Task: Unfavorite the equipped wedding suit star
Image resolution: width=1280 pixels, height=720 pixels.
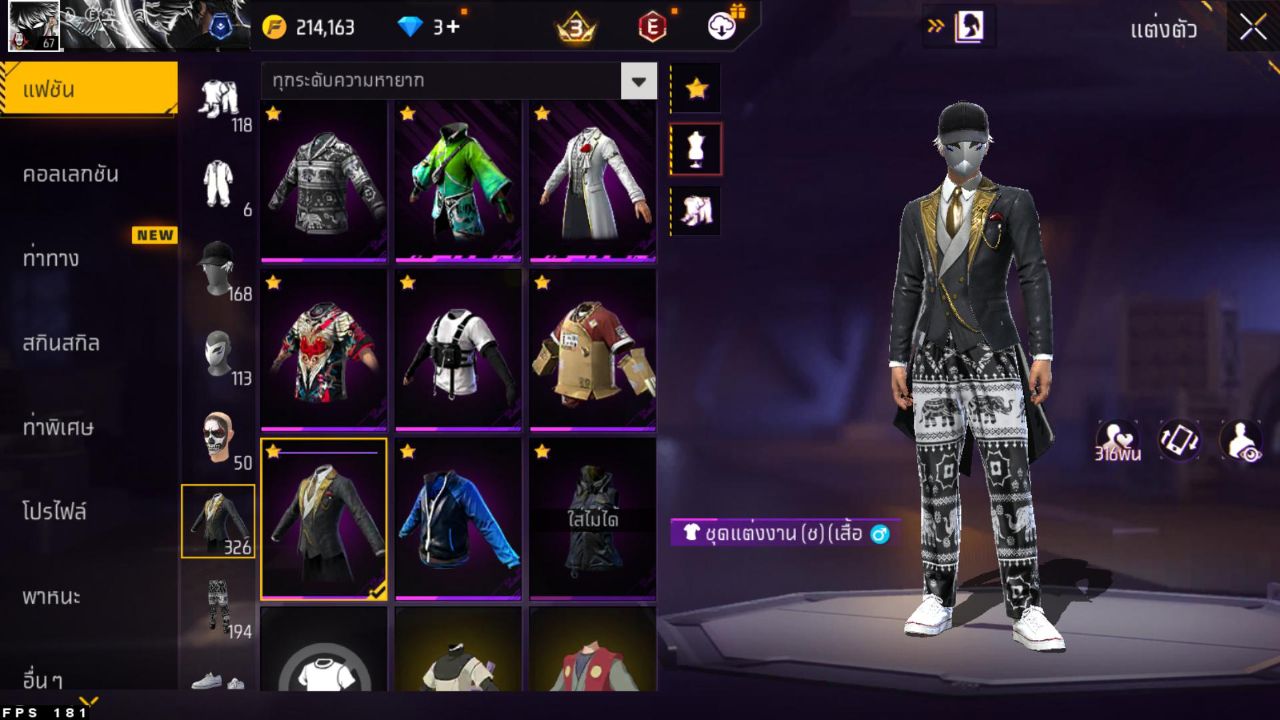Action: coord(273,452)
